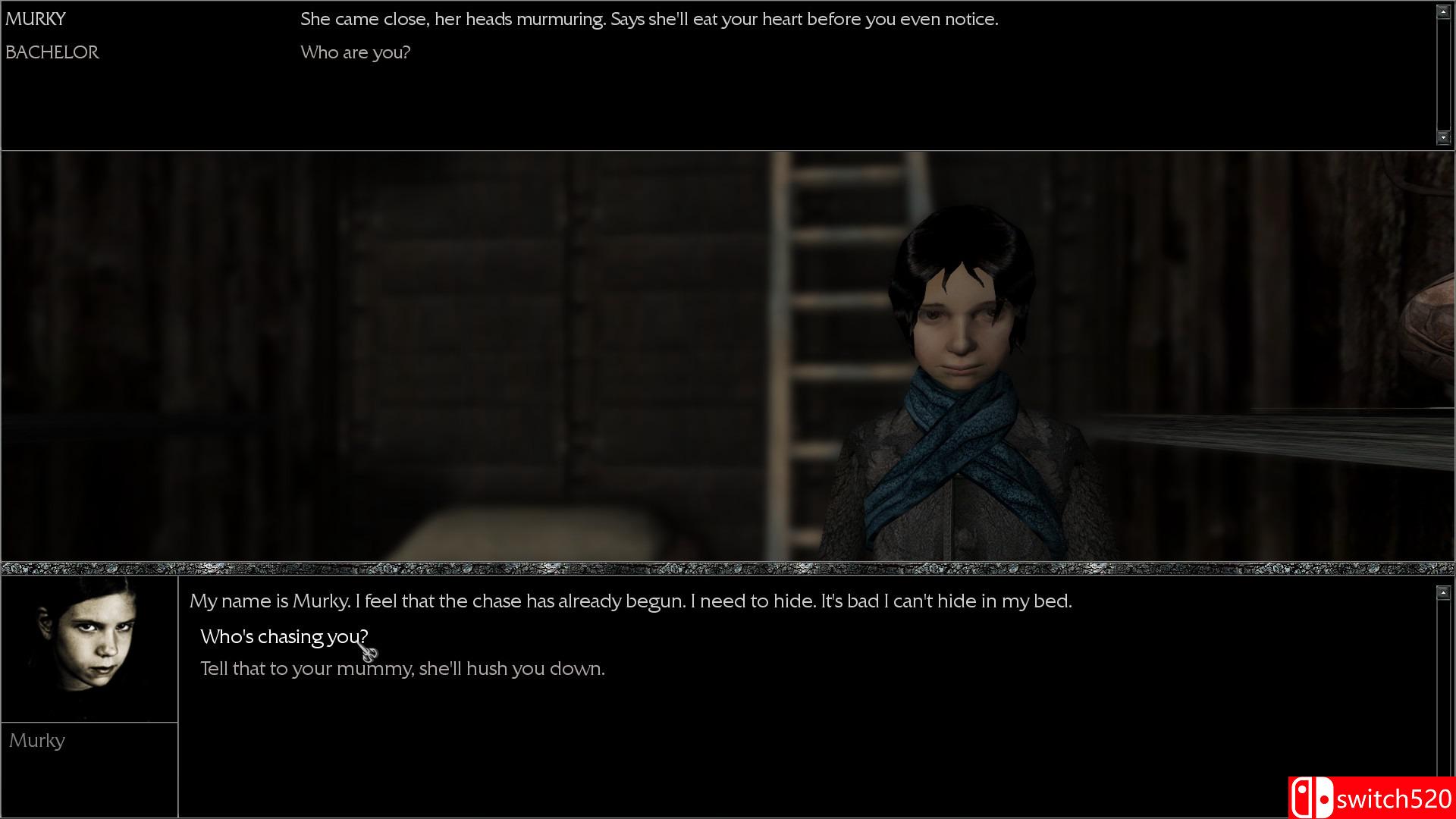Click the MURKY speaker name label
Viewport: 1456px width, 819px height.
pos(34,18)
